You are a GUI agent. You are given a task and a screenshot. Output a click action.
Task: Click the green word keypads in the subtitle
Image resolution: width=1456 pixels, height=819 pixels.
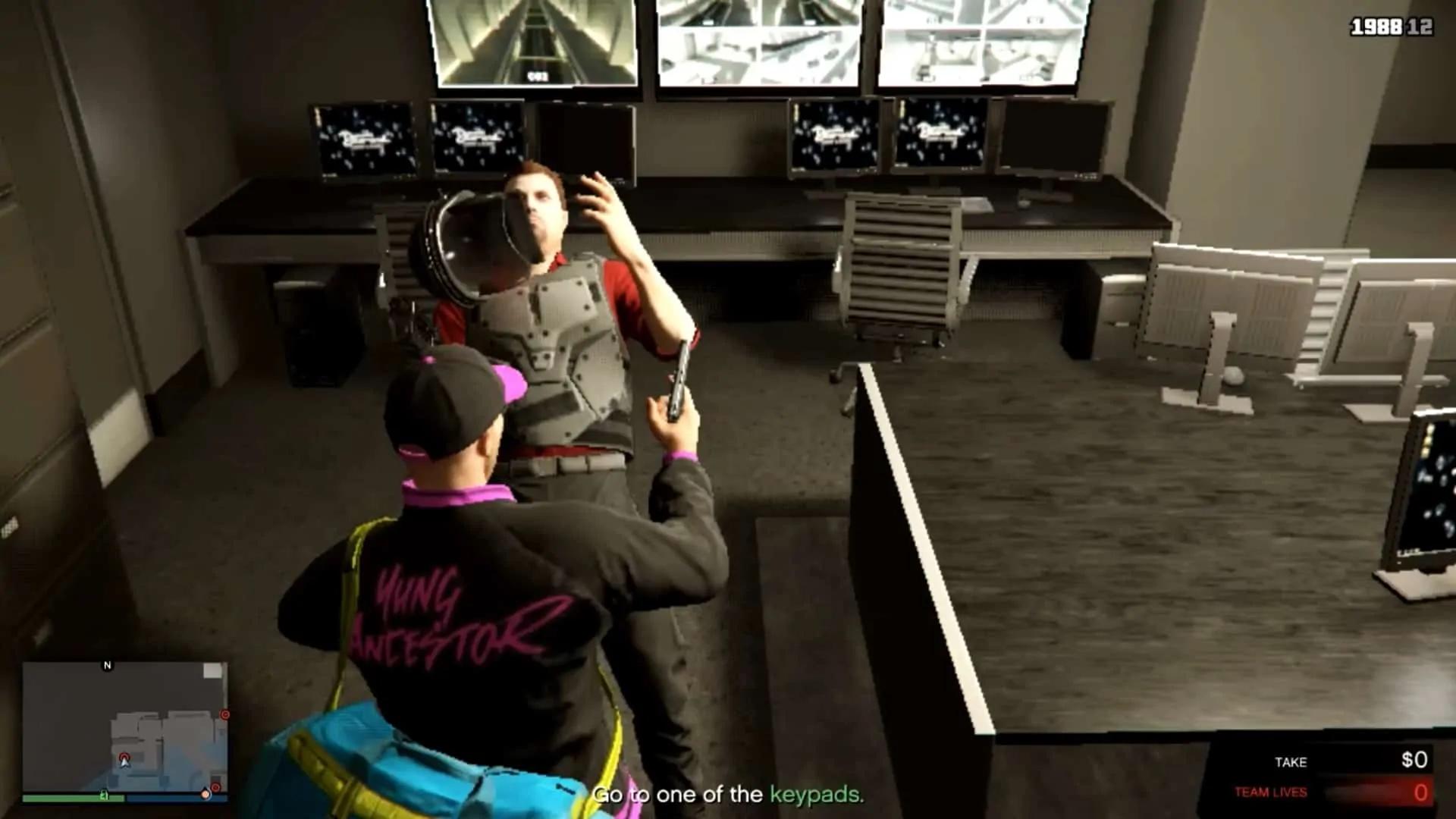813,793
